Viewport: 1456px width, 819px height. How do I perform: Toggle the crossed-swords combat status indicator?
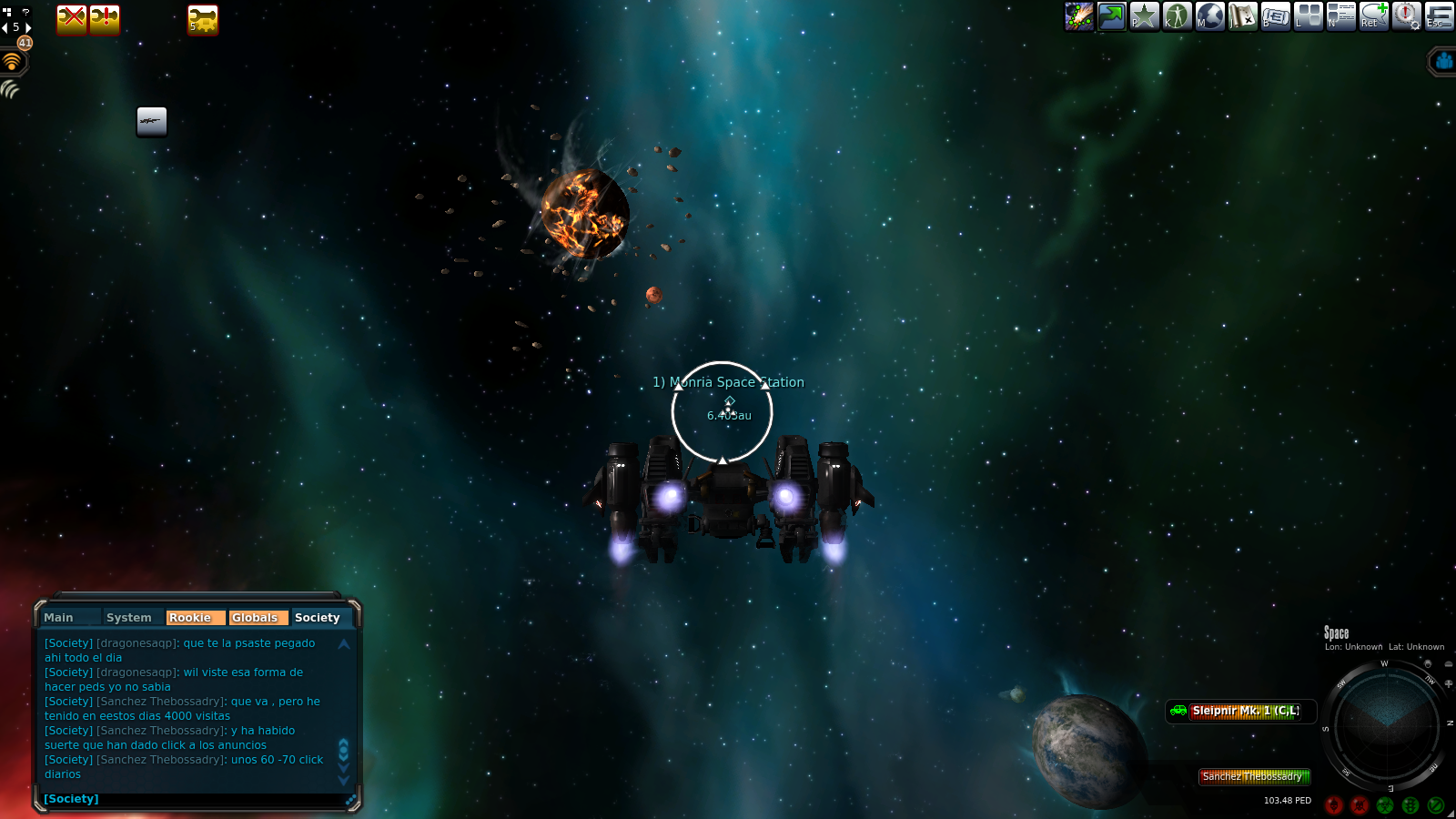coord(1359,805)
